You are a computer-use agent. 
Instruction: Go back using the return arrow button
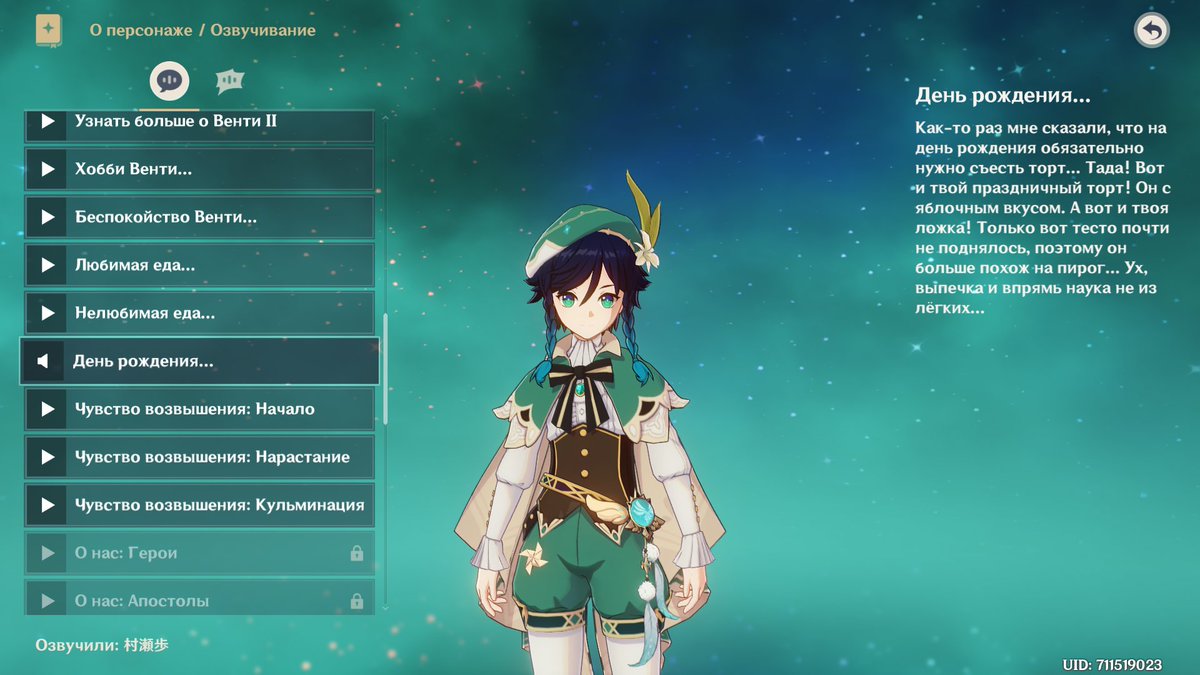(1152, 30)
